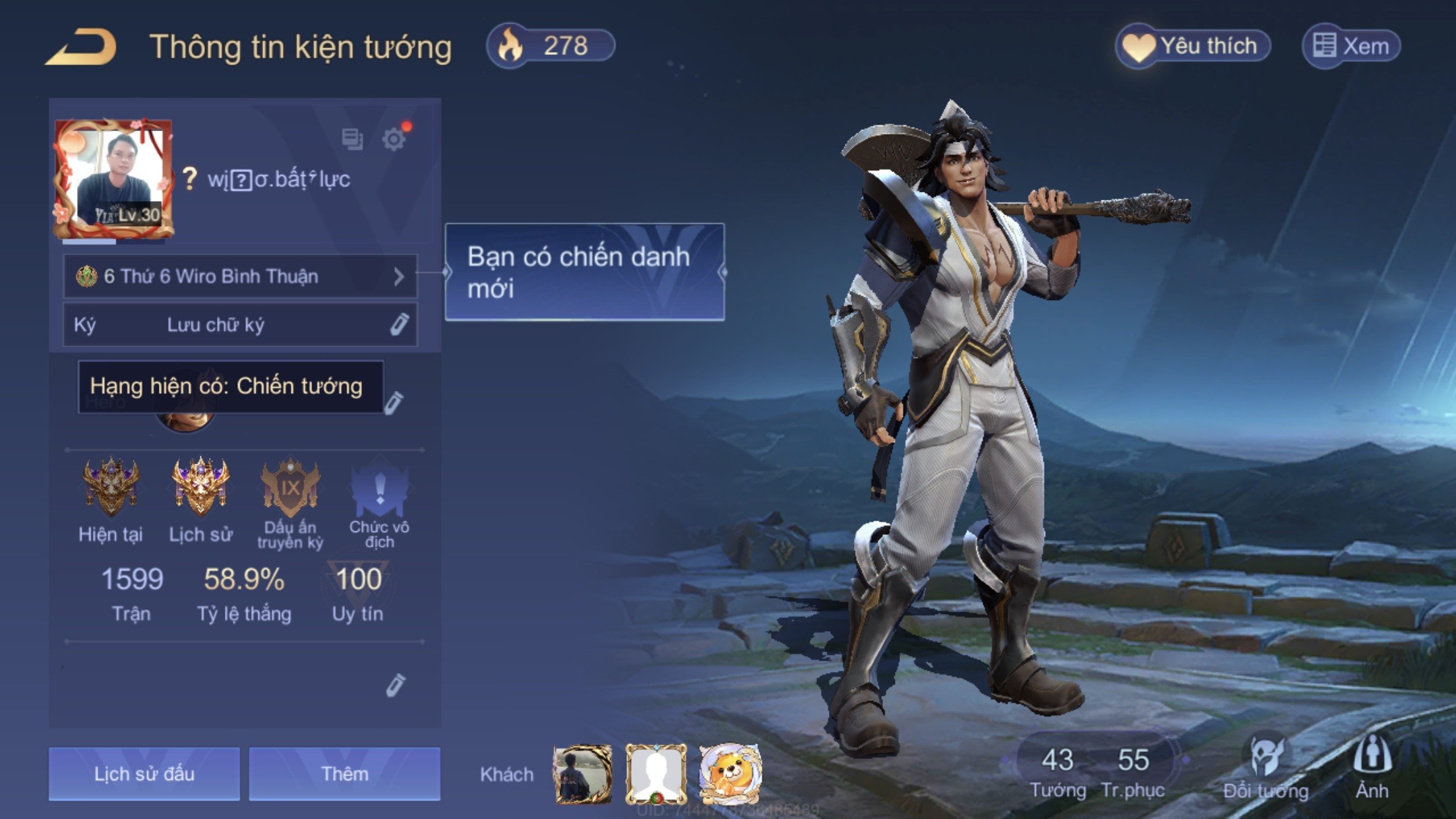This screenshot has height=819, width=1456.
Task: Go back with the golden arrow
Action: tap(81, 47)
